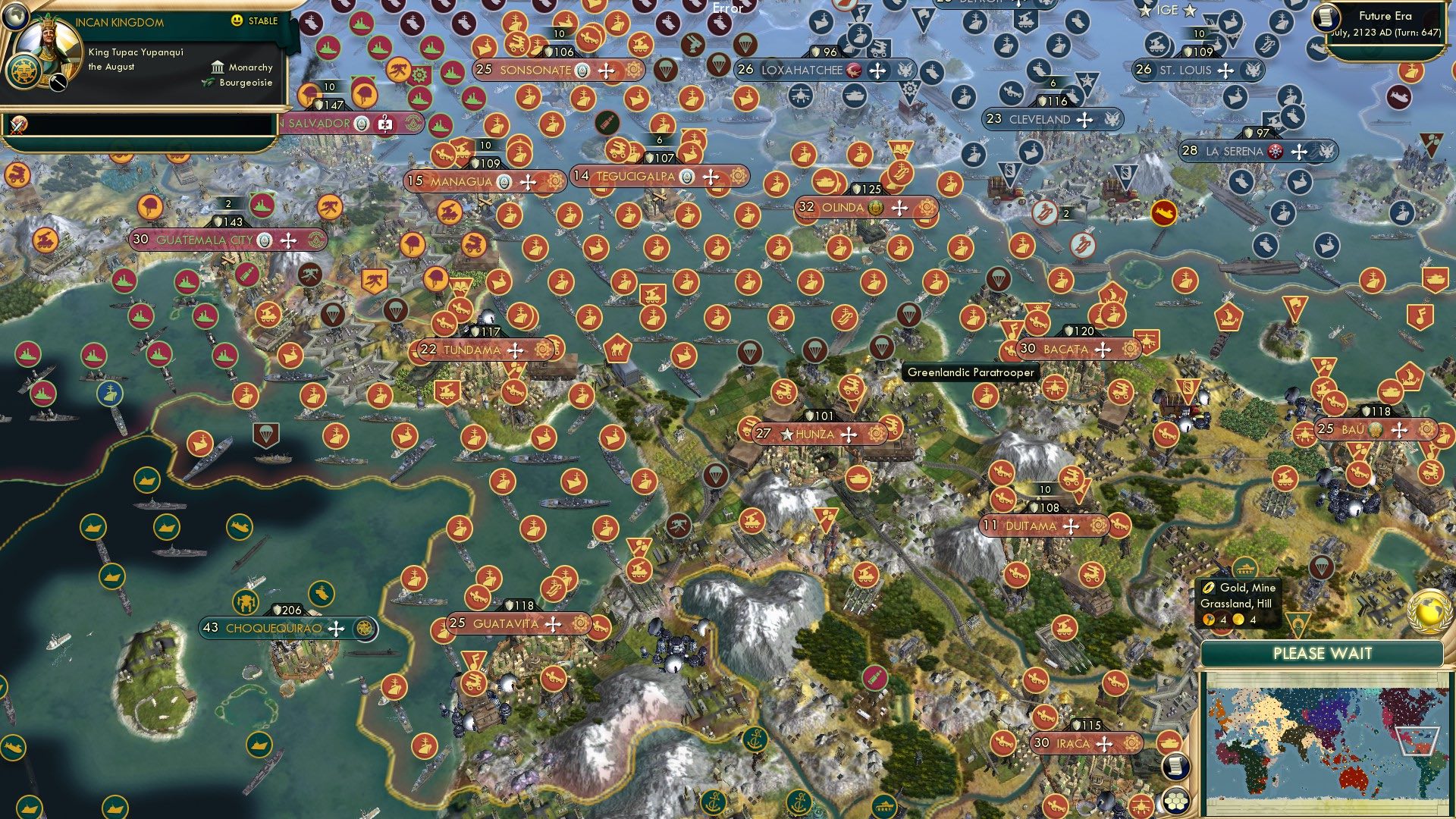Select the Greenlandic Paratrooper unit flag
Image resolution: width=1456 pixels, height=819 pixels.
tap(882, 347)
